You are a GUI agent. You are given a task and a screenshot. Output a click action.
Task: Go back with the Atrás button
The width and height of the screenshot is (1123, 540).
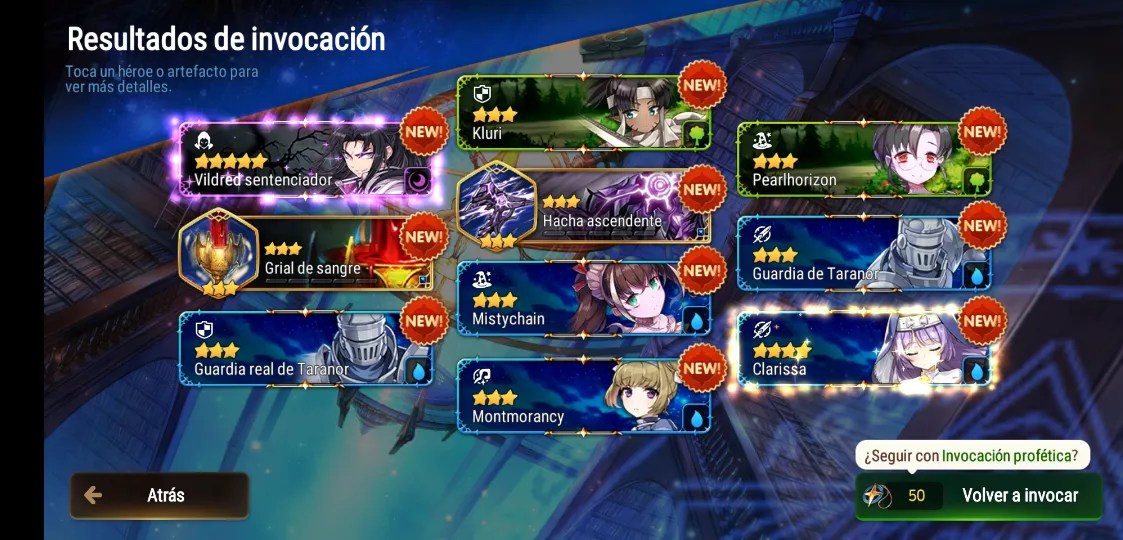coord(159,495)
